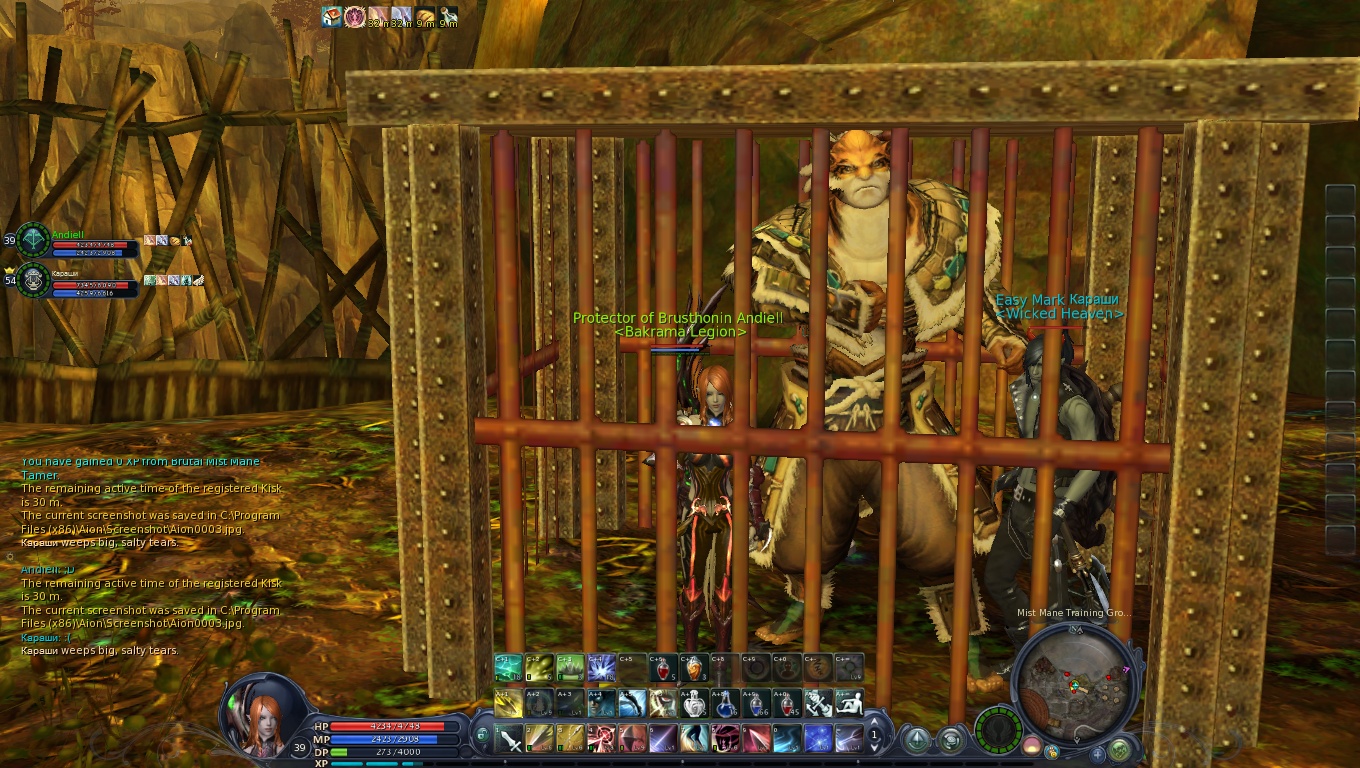1360x768 pixels.
Task: Use the white heart-shaped flask item
Action: [693, 704]
